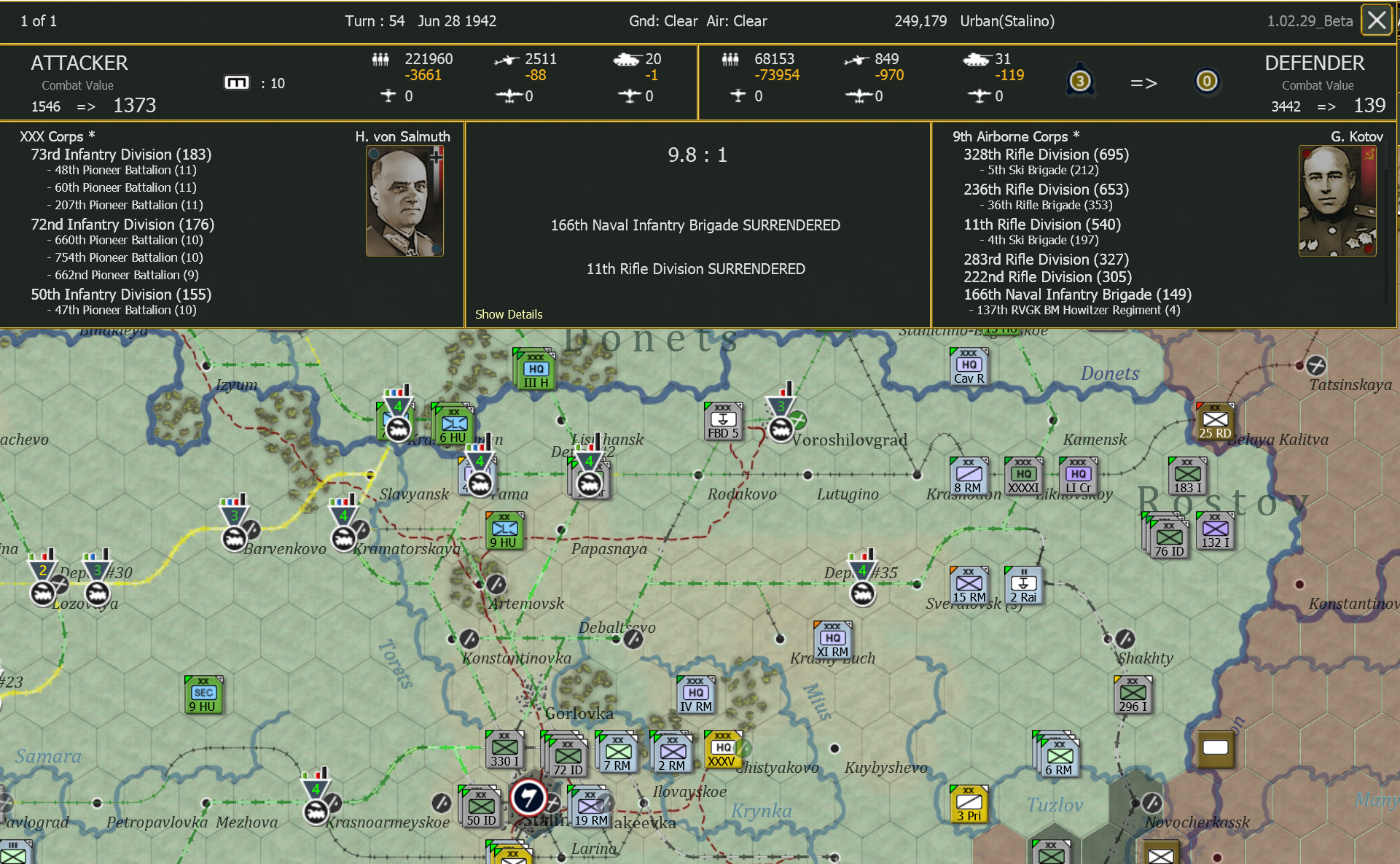
Task: Click the rail junction marker near Artemovsk
Action: tap(496, 583)
